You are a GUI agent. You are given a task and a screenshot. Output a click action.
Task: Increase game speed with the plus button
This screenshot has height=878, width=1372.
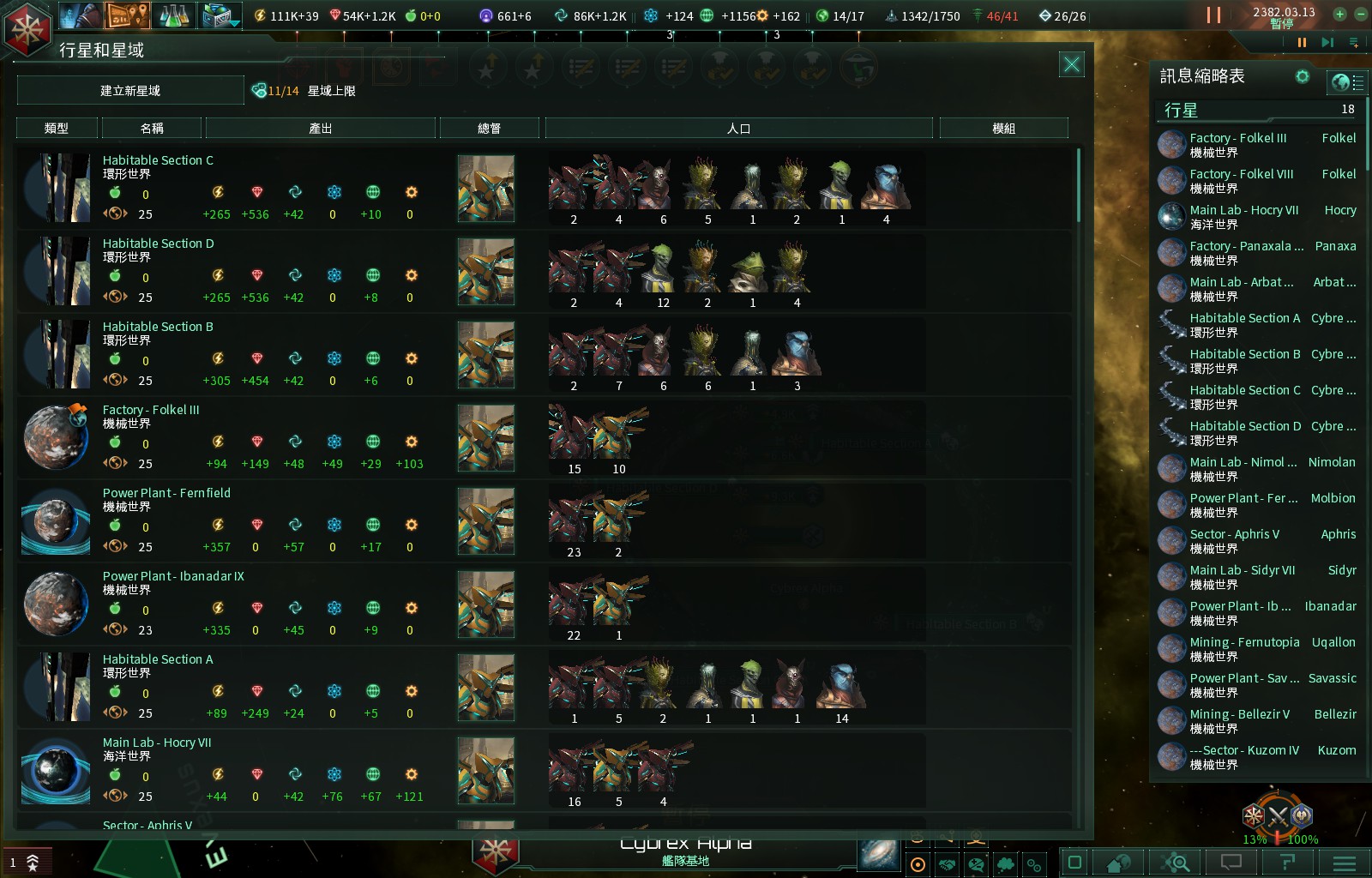[x=1339, y=14]
